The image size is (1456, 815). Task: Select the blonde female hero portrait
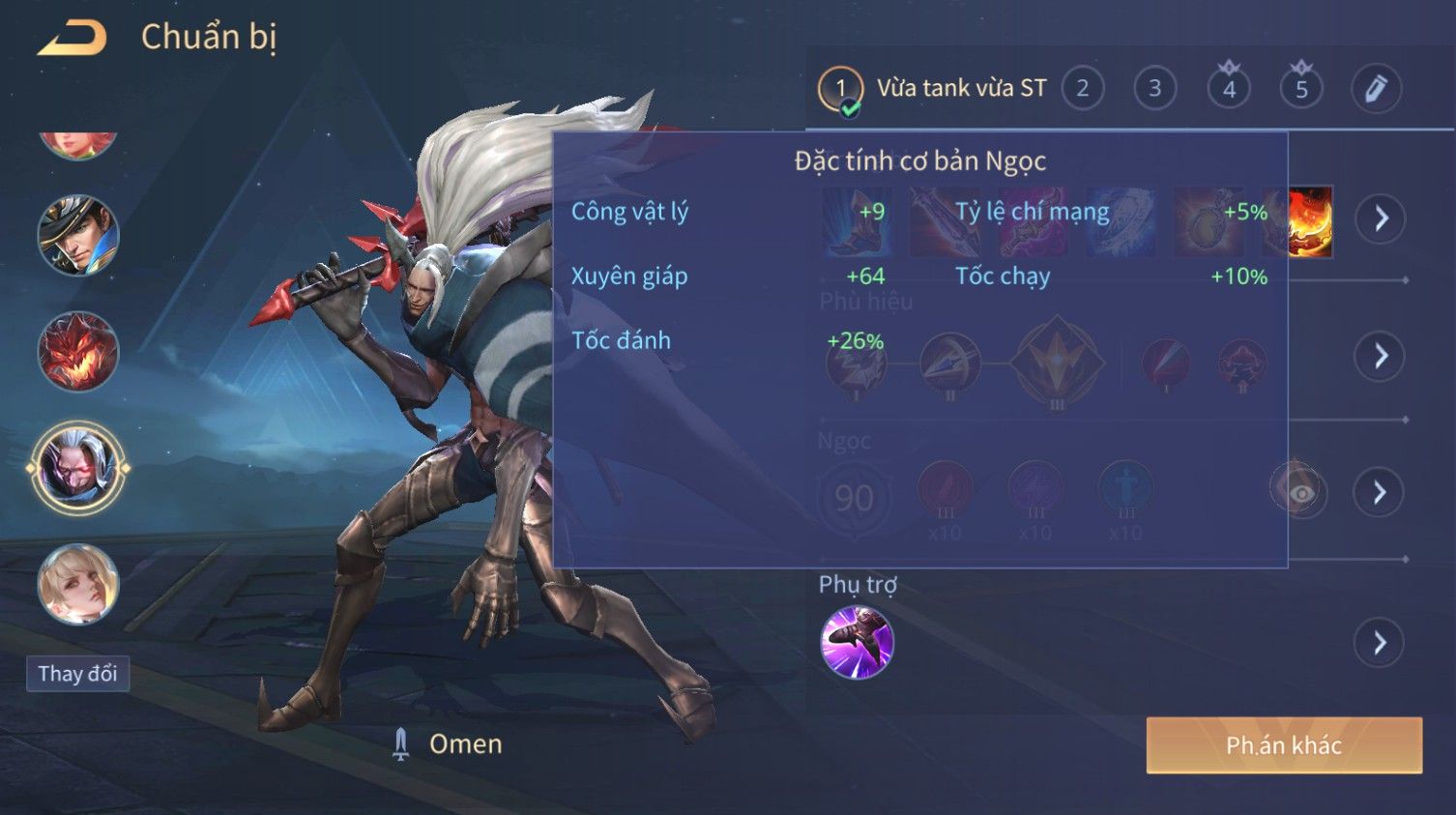click(x=77, y=584)
